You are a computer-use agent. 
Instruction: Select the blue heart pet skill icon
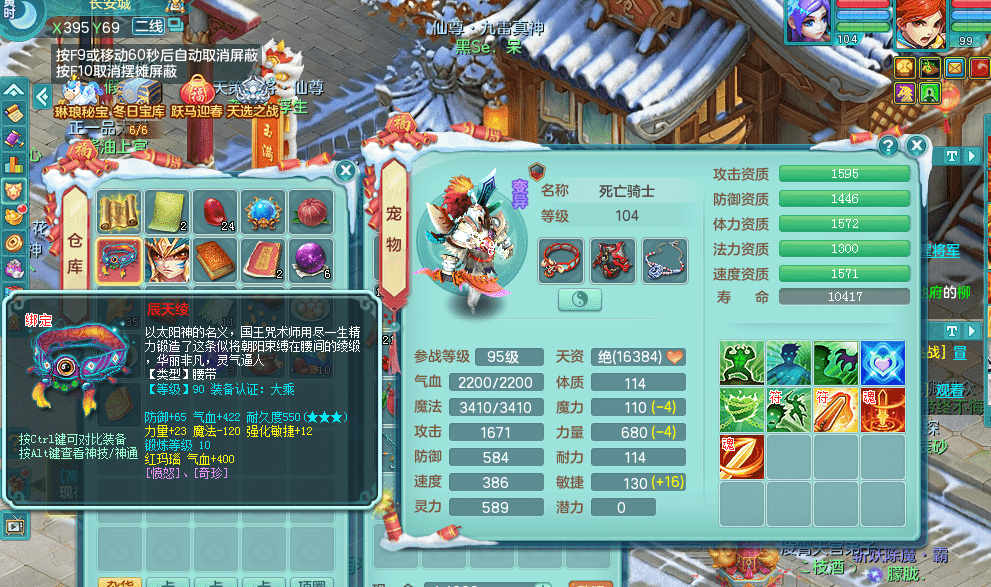click(x=883, y=362)
